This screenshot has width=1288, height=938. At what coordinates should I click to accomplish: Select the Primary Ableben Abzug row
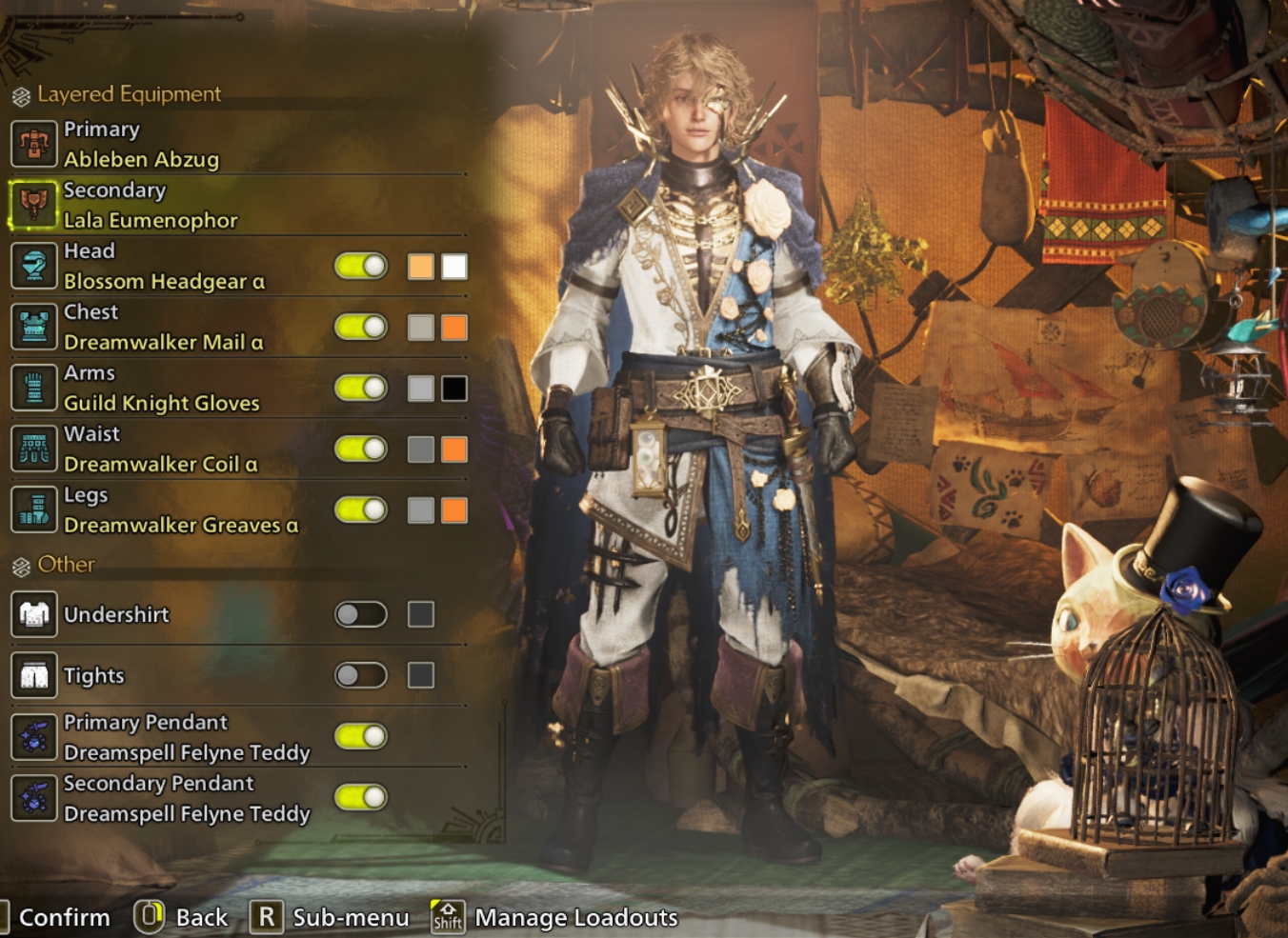tap(141, 145)
